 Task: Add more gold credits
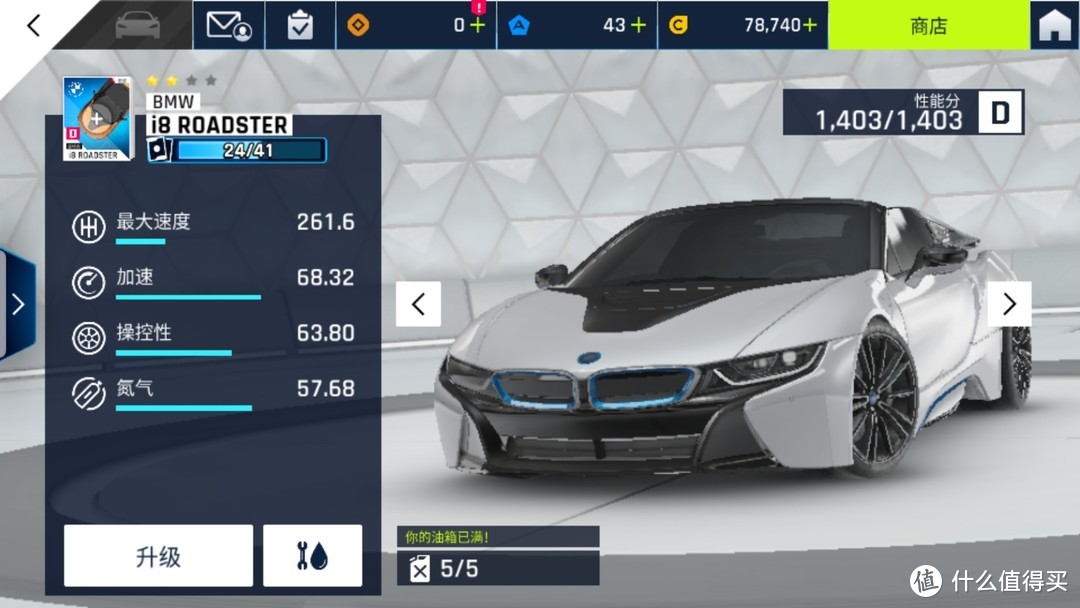click(x=808, y=26)
